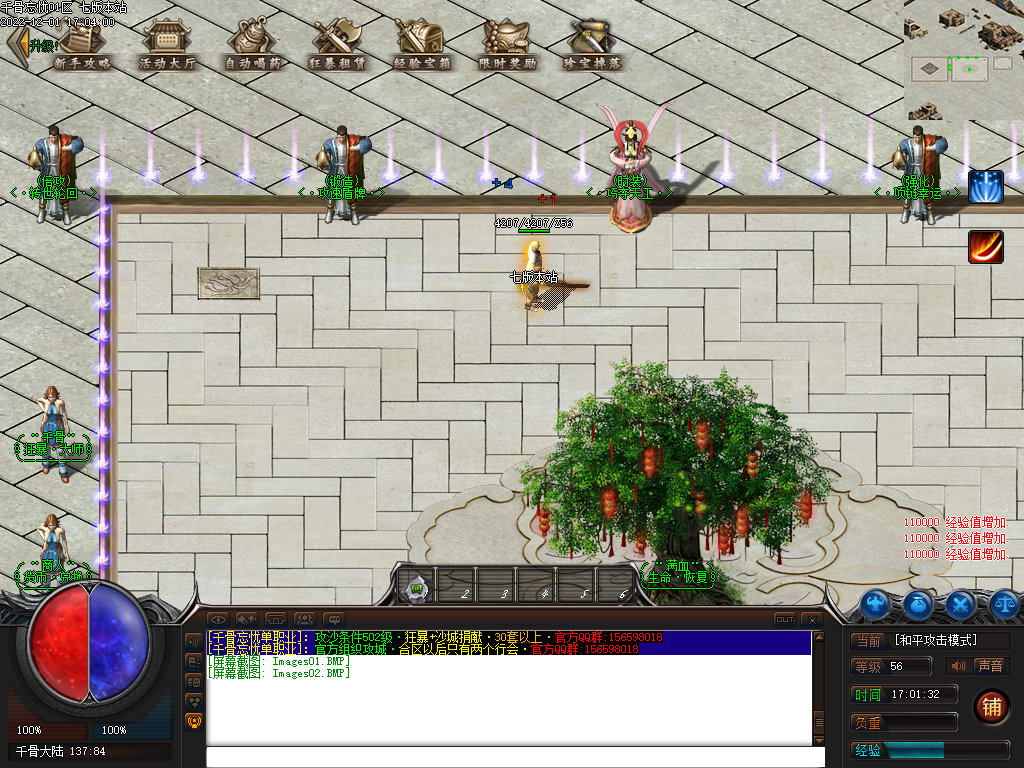Image resolution: width=1024 pixels, height=768 pixels.
Task: Click the blue crossed swords round button
Action: tap(961, 603)
